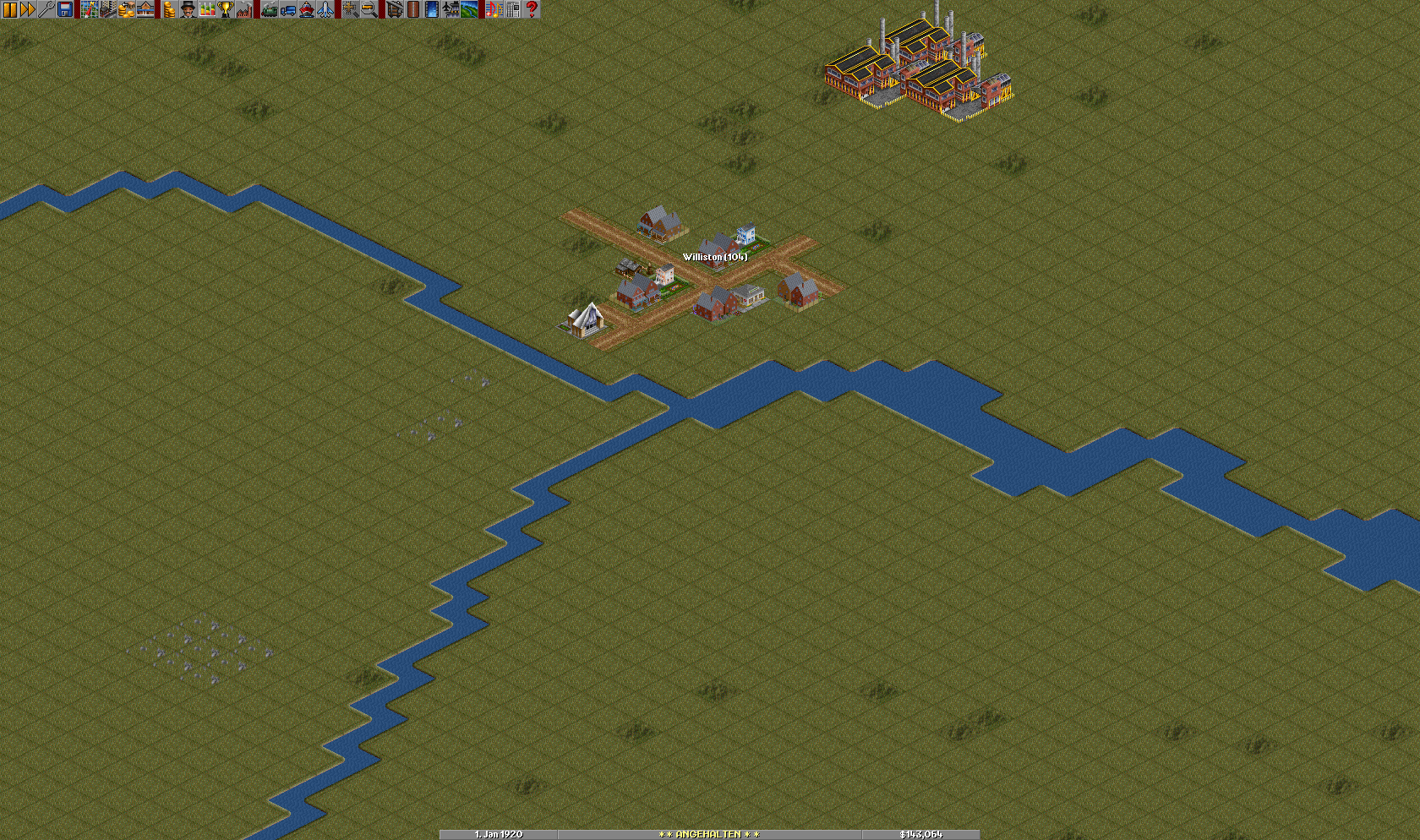Click the magnifier zoom out button

click(369, 9)
